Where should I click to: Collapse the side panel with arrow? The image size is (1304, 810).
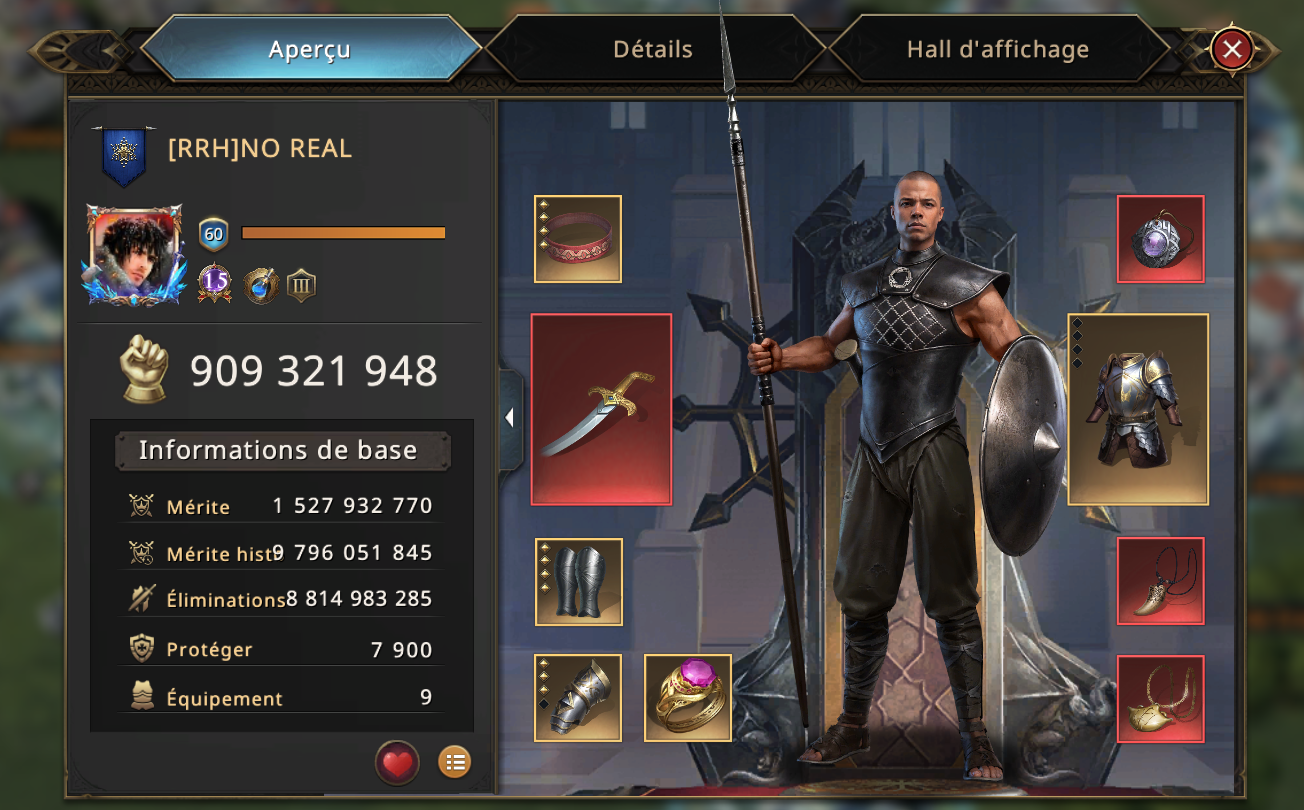coord(510,418)
